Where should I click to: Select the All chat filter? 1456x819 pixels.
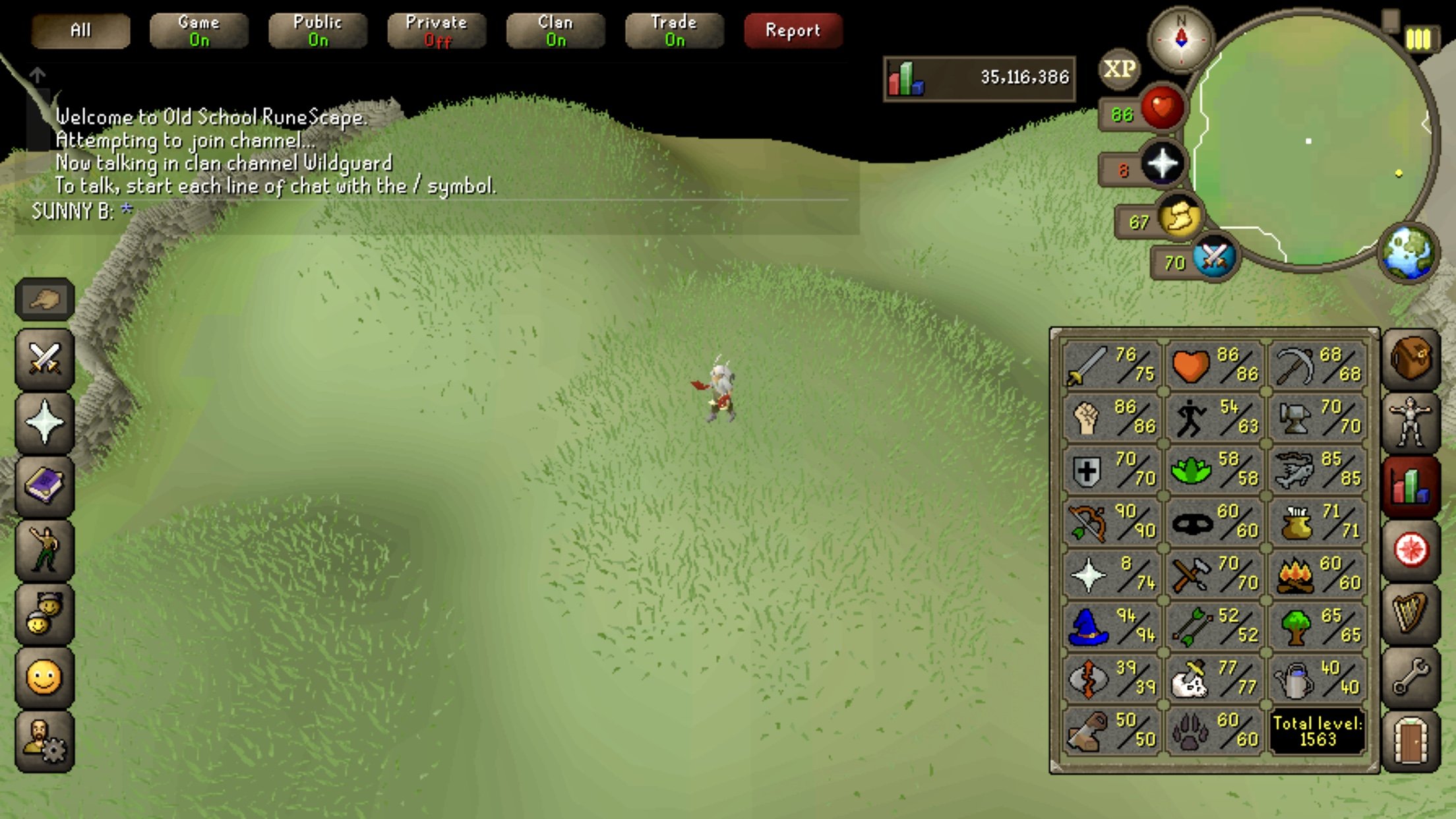point(80,30)
